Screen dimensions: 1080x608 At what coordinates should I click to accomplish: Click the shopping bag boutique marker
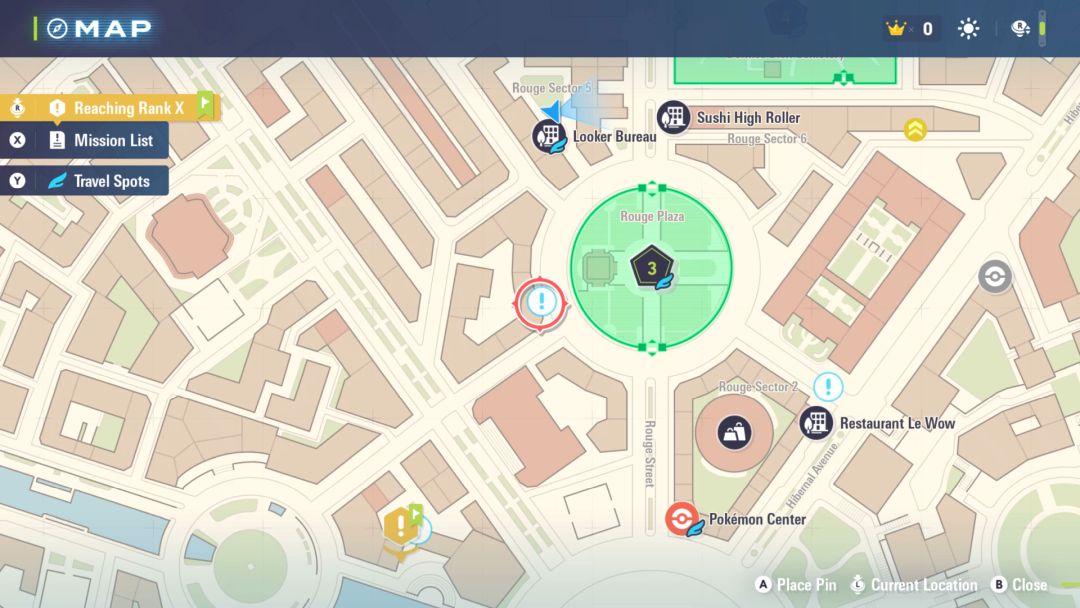click(x=735, y=432)
